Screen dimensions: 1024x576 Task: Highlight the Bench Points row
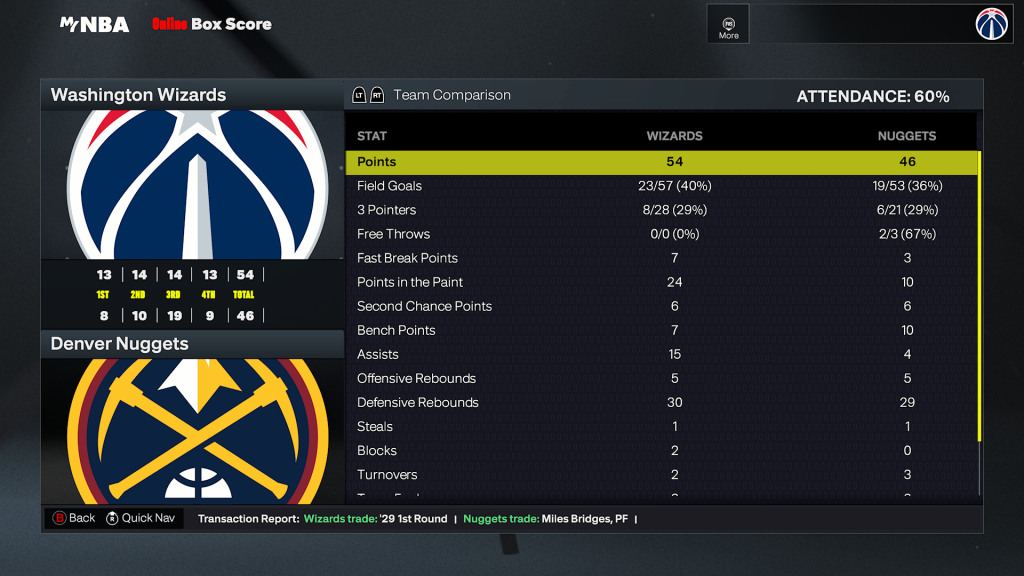click(x=661, y=330)
